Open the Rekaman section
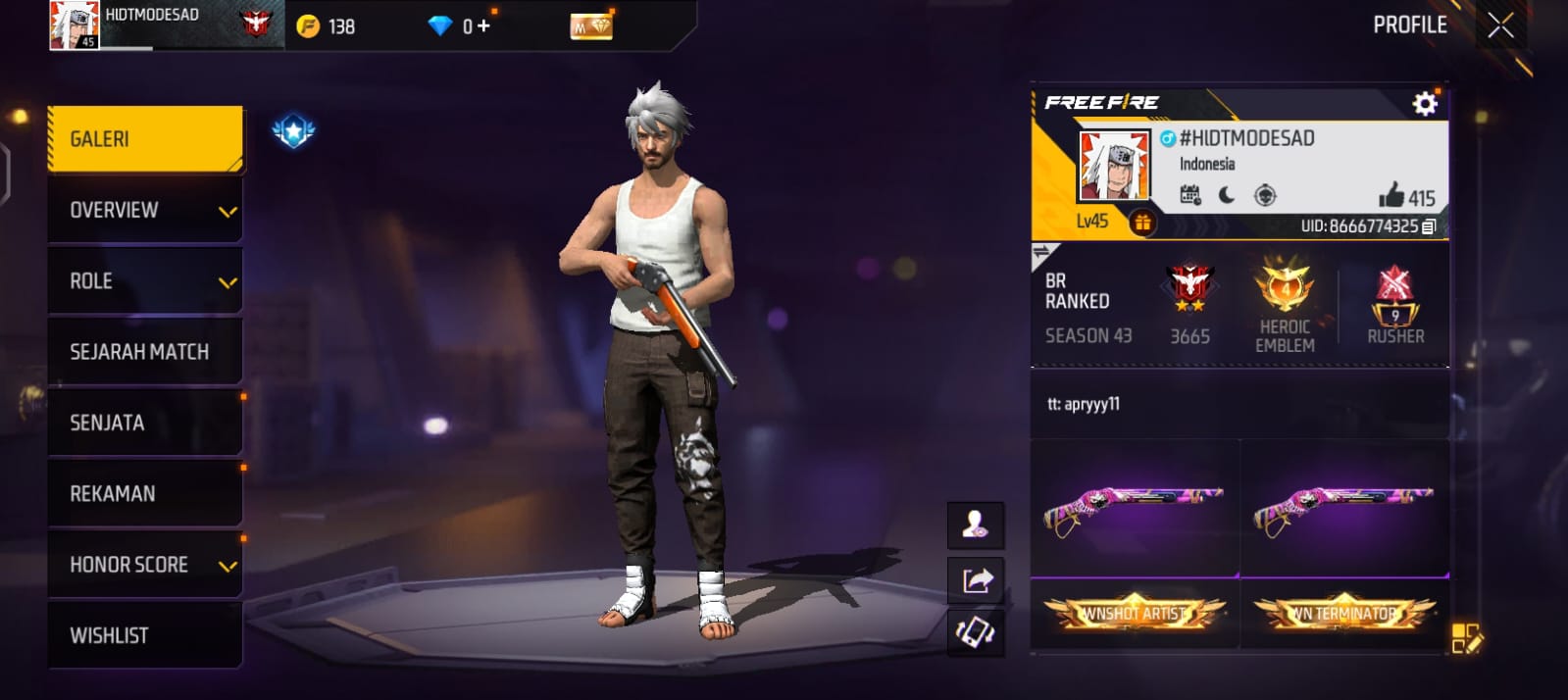 (145, 493)
